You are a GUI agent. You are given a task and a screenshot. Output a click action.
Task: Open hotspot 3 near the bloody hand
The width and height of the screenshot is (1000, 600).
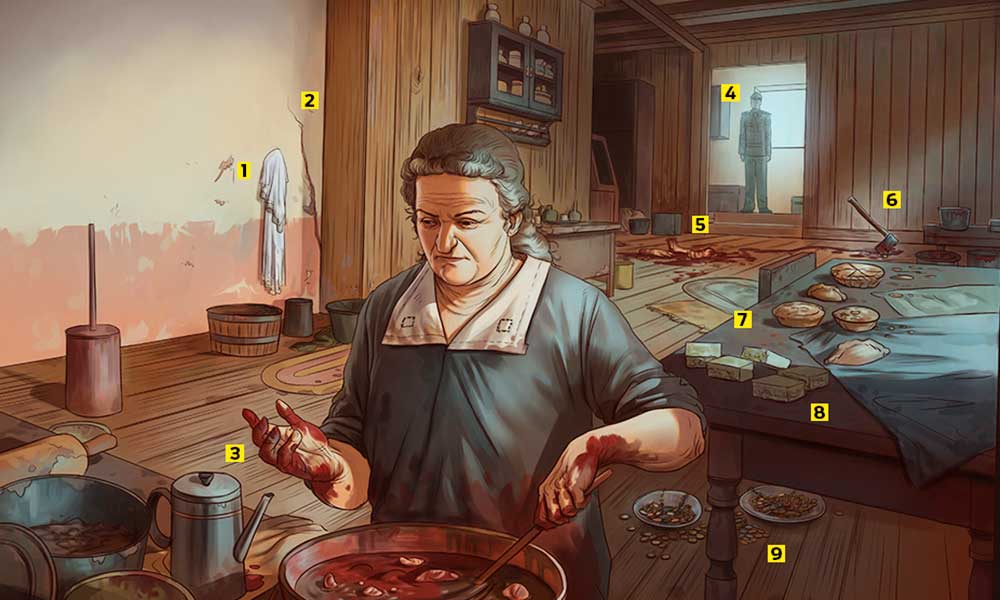coord(234,454)
